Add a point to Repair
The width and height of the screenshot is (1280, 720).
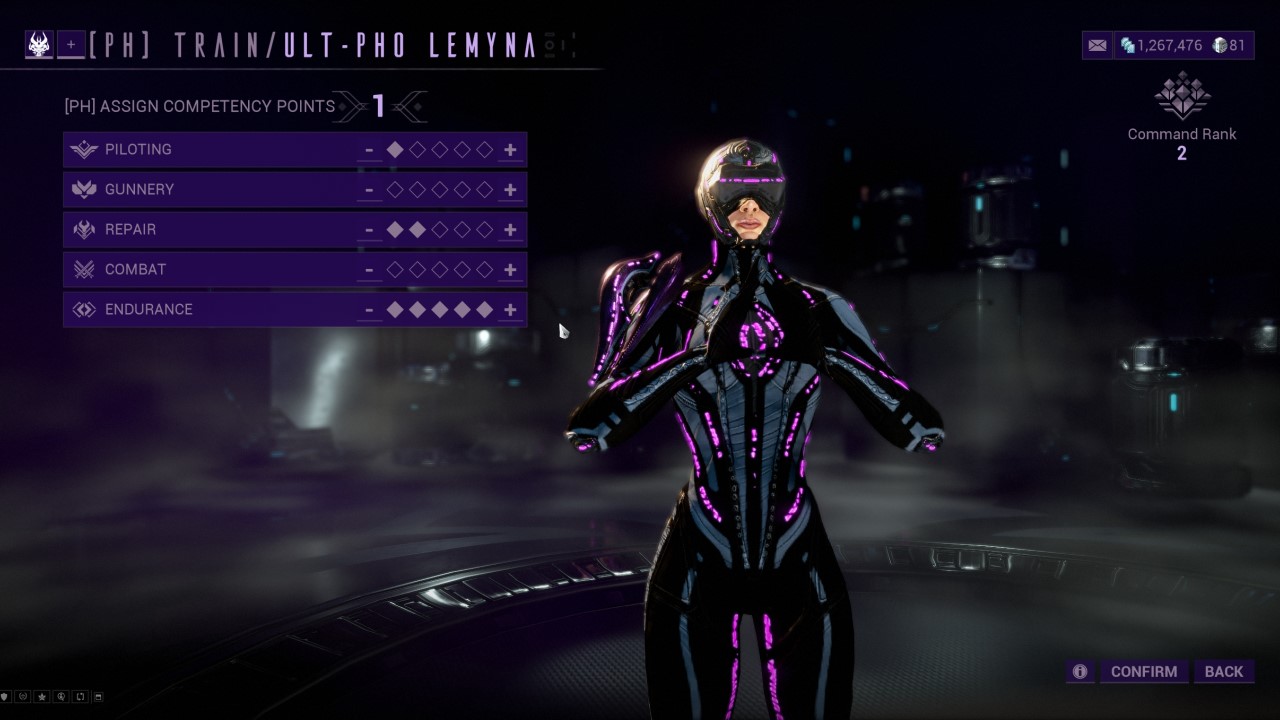pyautogui.click(x=510, y=230)
